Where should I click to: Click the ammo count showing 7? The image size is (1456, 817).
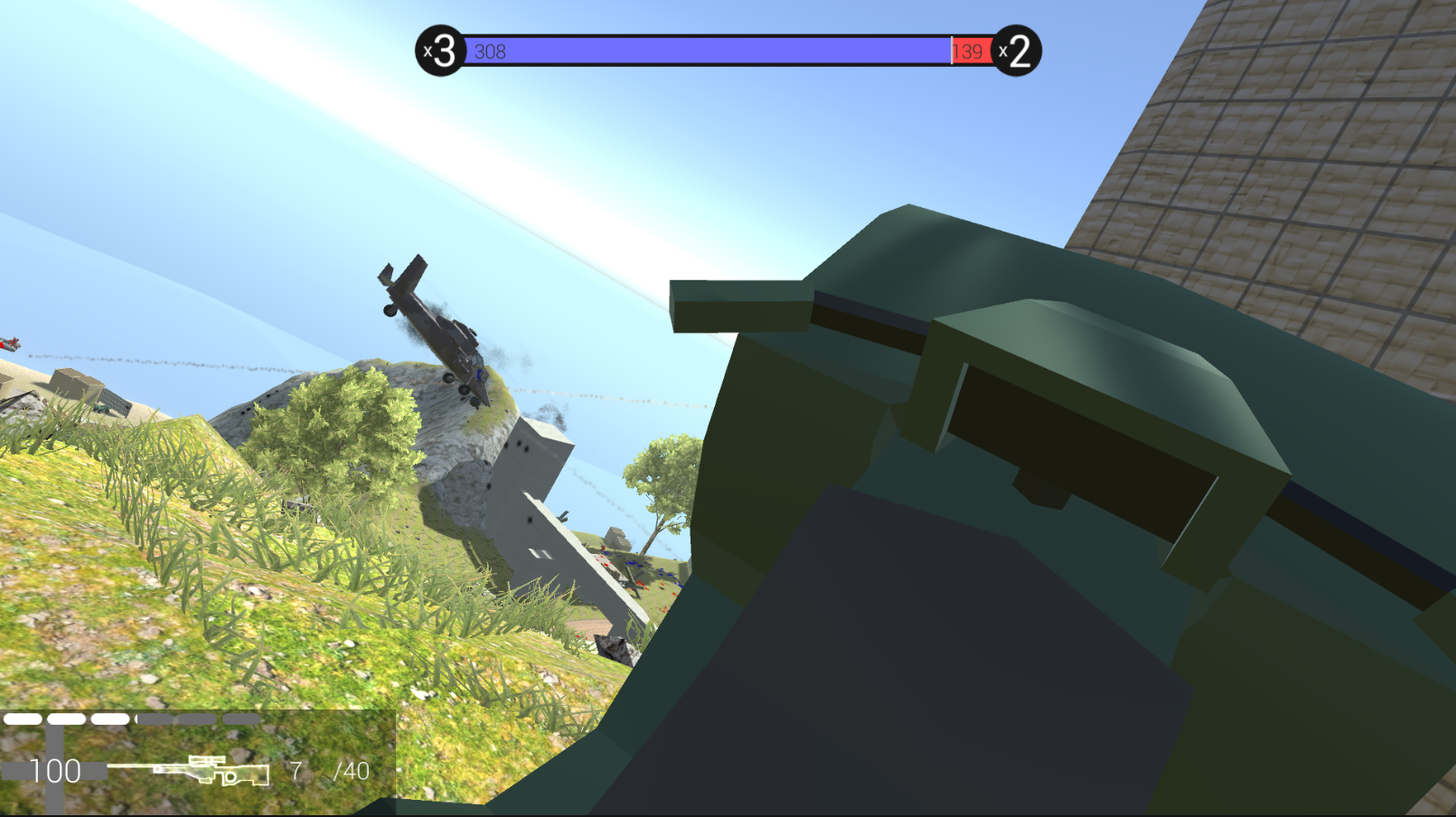(x=296, y=770)
